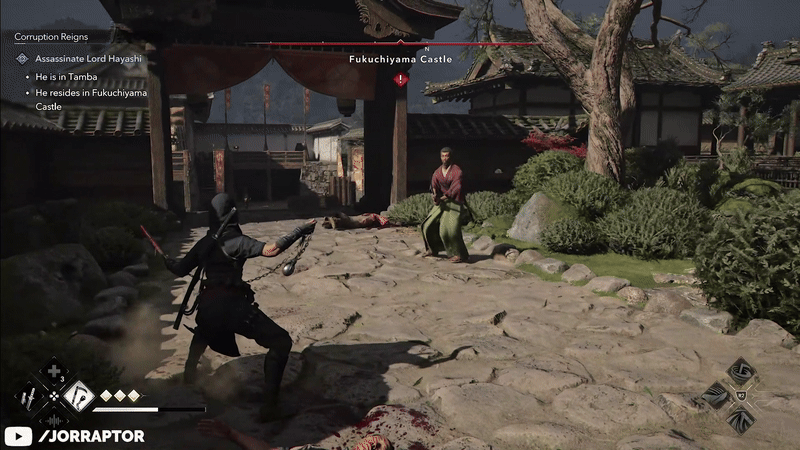Image resolution: width=800 pixels, height=450 pixels.
Task: Select the healing ration slot
Action: click(x=53, y=374)
